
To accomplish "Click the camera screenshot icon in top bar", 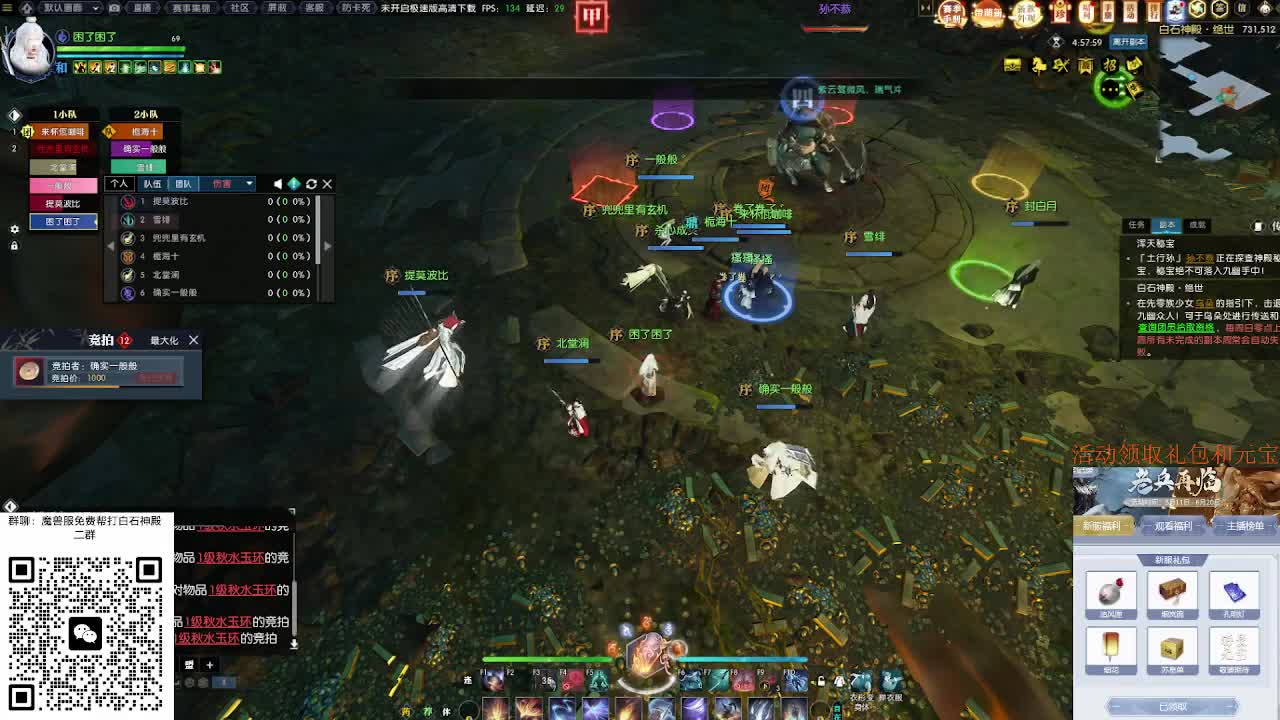I will 114,8.
